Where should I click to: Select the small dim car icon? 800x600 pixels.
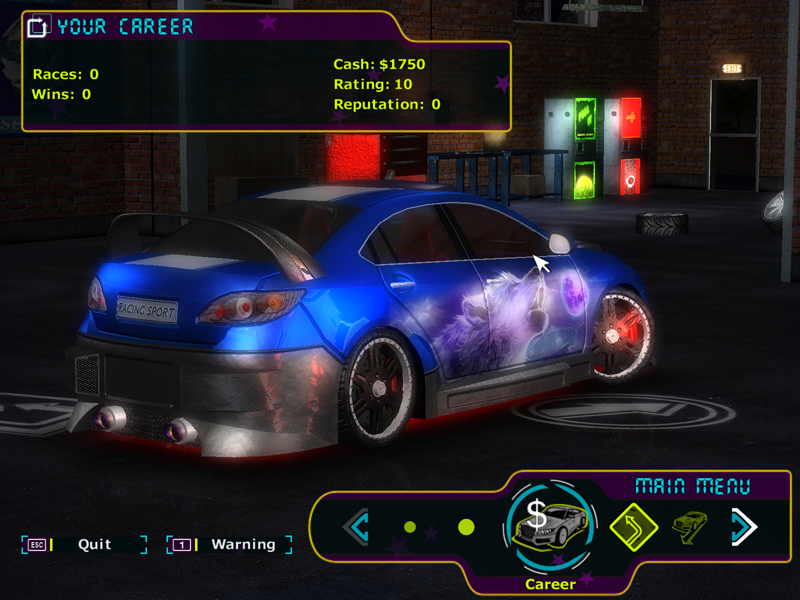tap(689, 524)
